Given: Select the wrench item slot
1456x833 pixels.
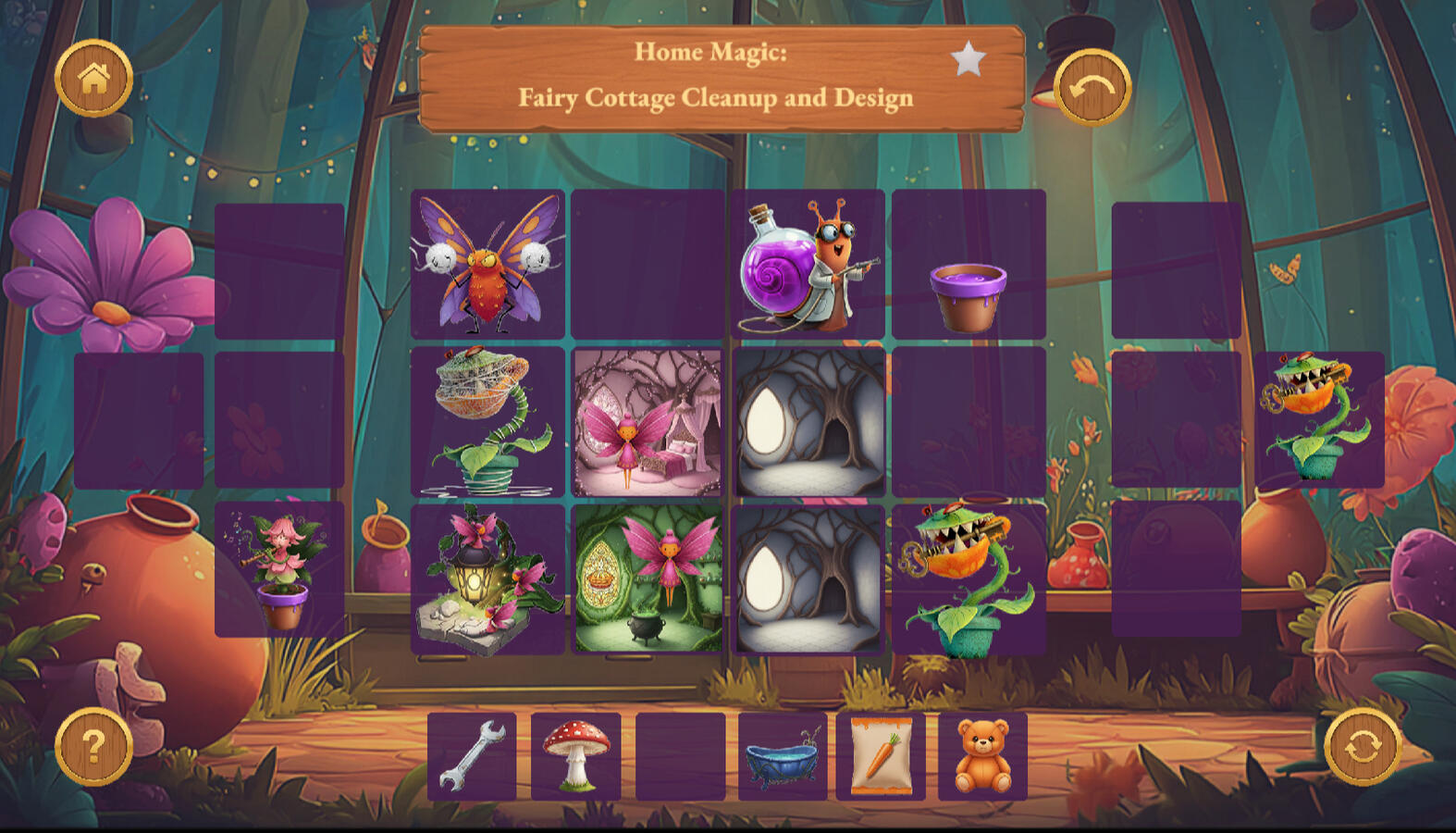Looking at the screenshot, I should point(472,756).
